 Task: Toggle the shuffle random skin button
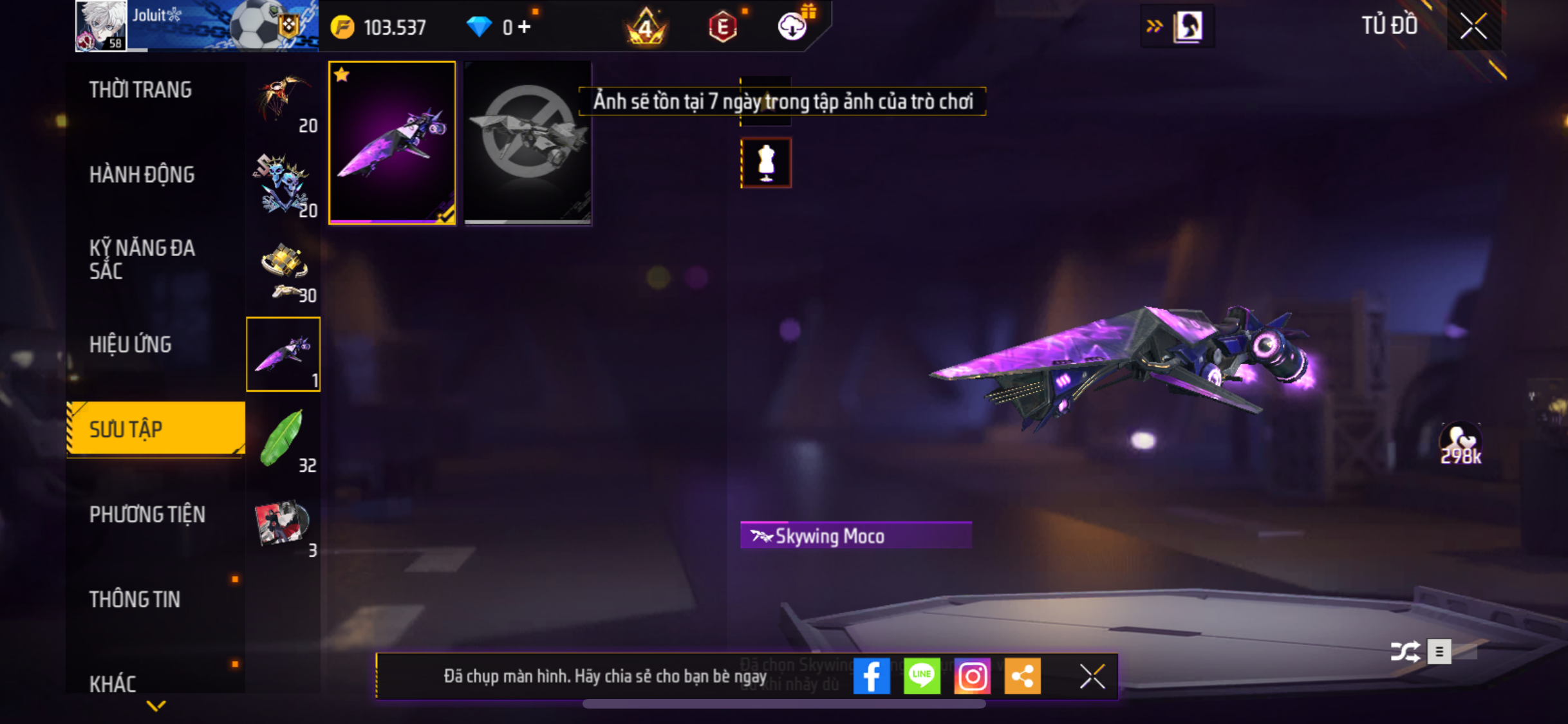pyautogui.click(x=1405, y=651)
